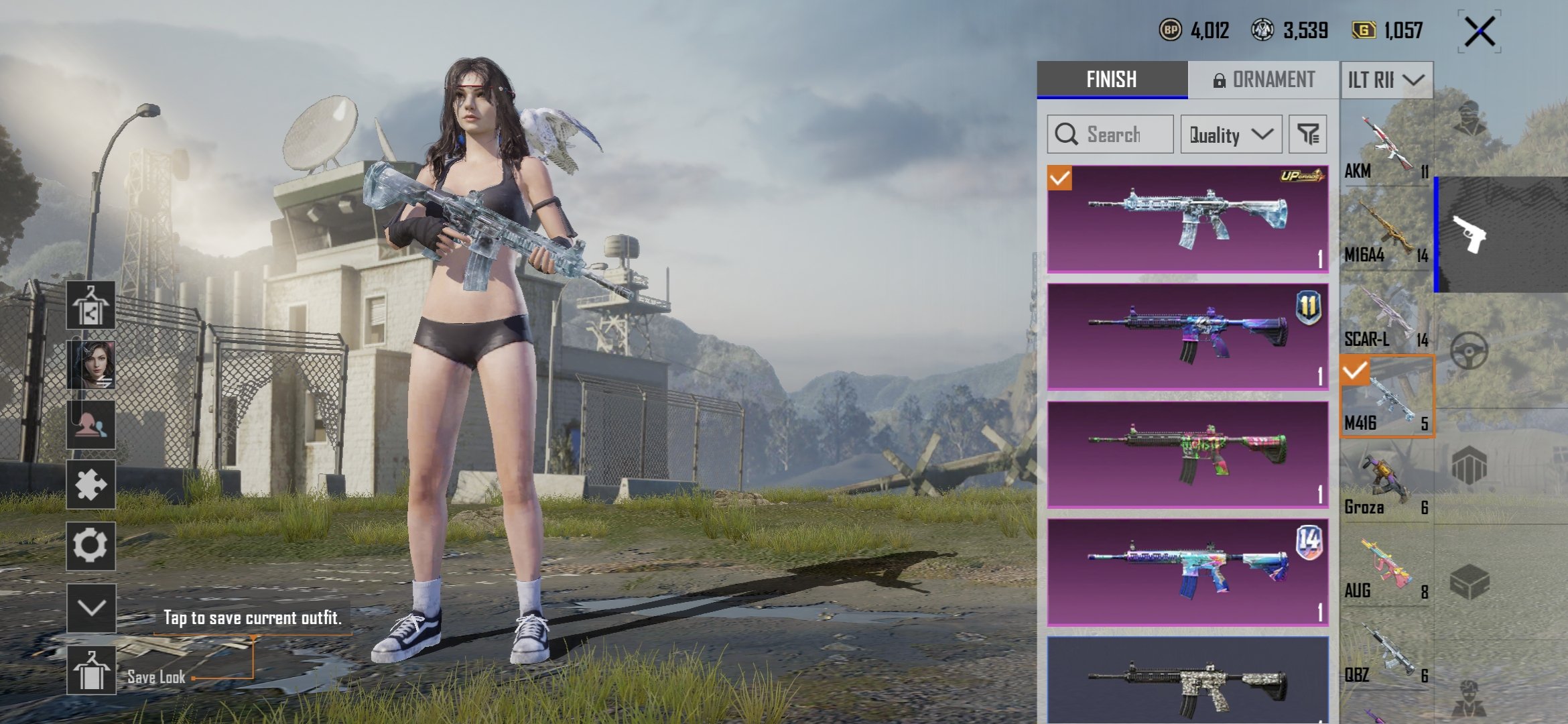Screen dimensions: 1568x724
Task: Choose the black and white camo M416 finish
Action: pos(1187,680)
